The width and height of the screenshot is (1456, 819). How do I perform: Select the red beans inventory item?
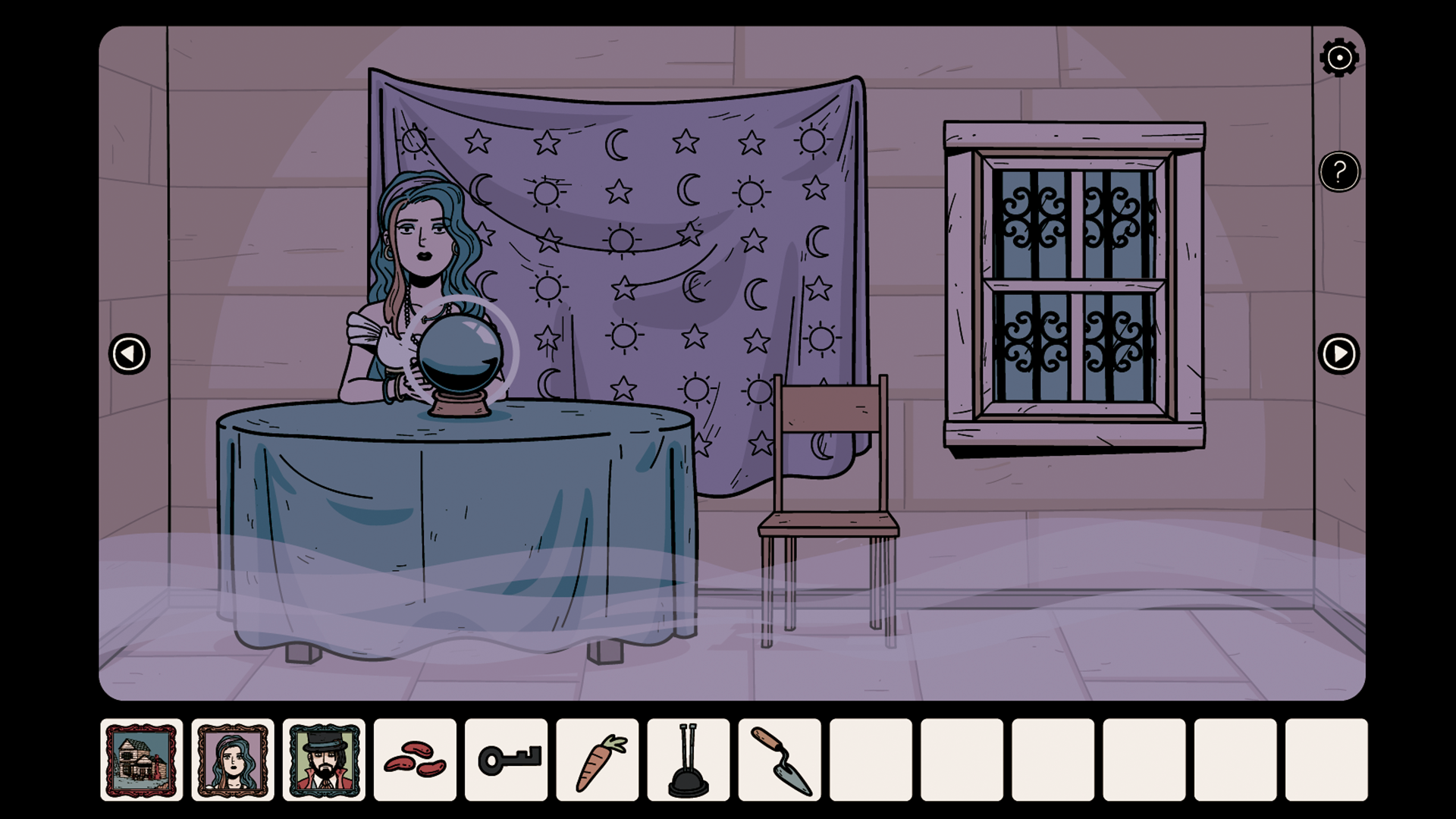tap(415, 760)
